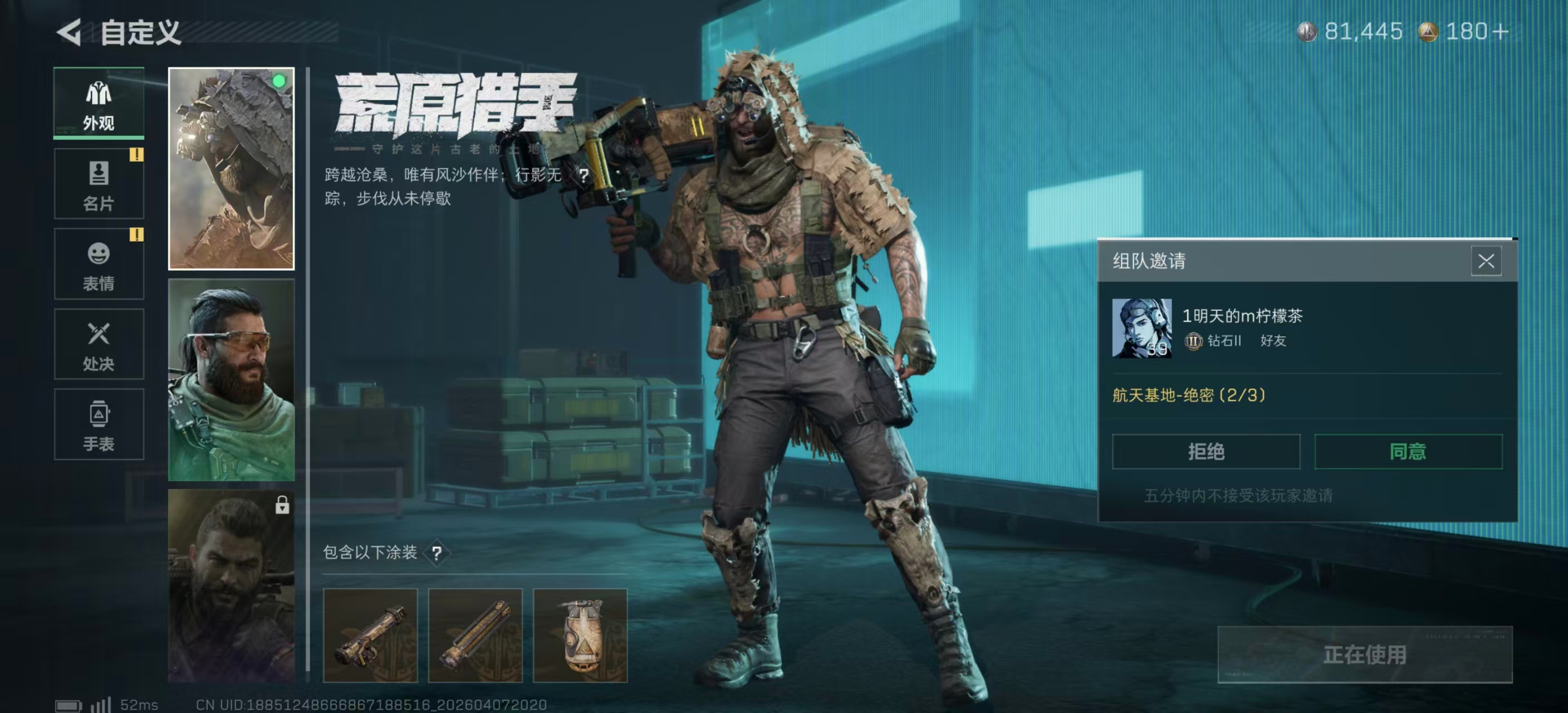
Task: Switch to the 外观 appearance tab
Action: (x=99, y=103)
